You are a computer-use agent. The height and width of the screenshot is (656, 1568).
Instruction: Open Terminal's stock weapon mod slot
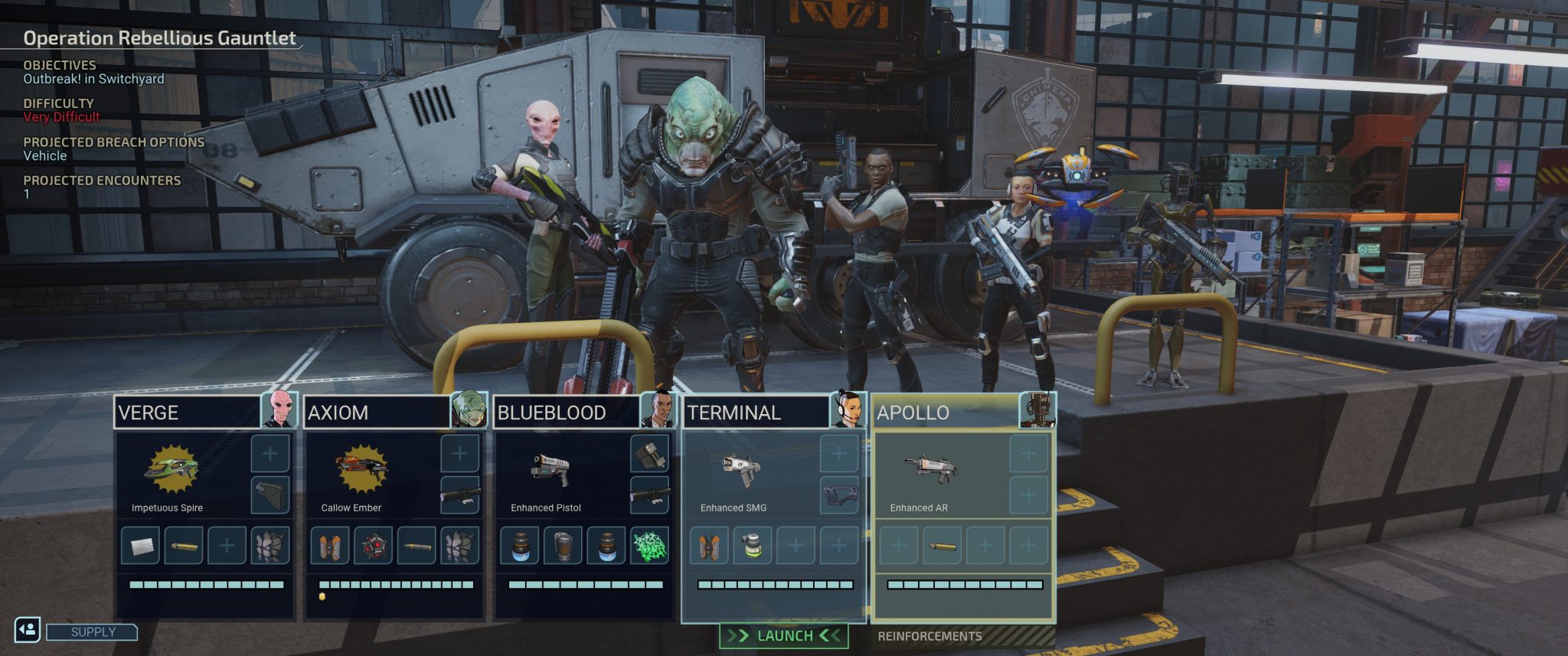839,496
